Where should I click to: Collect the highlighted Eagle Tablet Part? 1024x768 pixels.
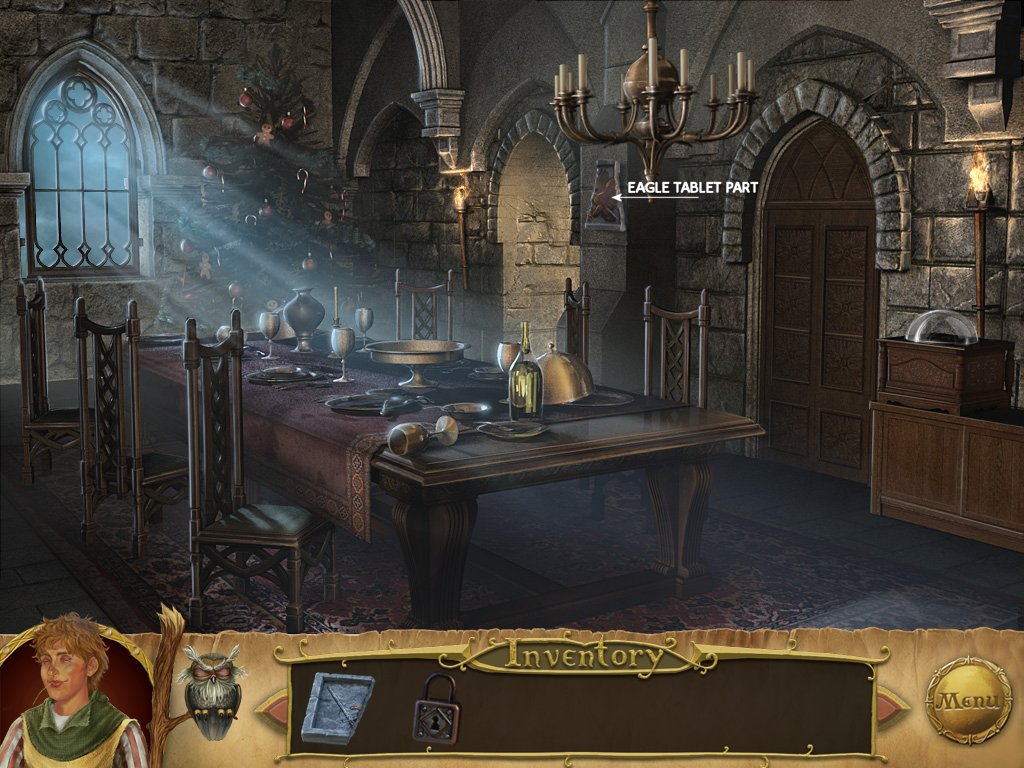tap(604, 195)
